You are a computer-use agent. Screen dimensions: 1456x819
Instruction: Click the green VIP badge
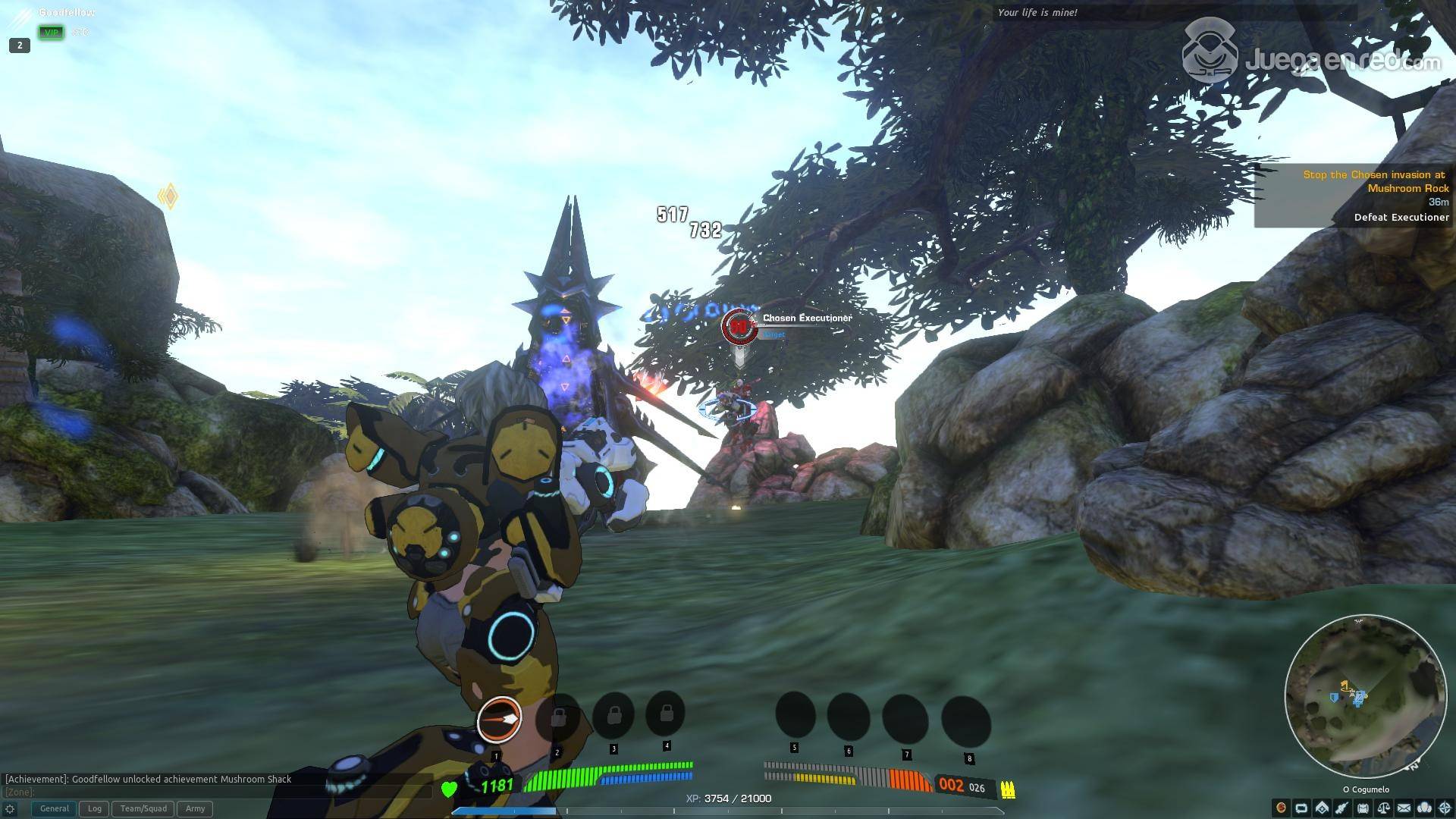52,33
